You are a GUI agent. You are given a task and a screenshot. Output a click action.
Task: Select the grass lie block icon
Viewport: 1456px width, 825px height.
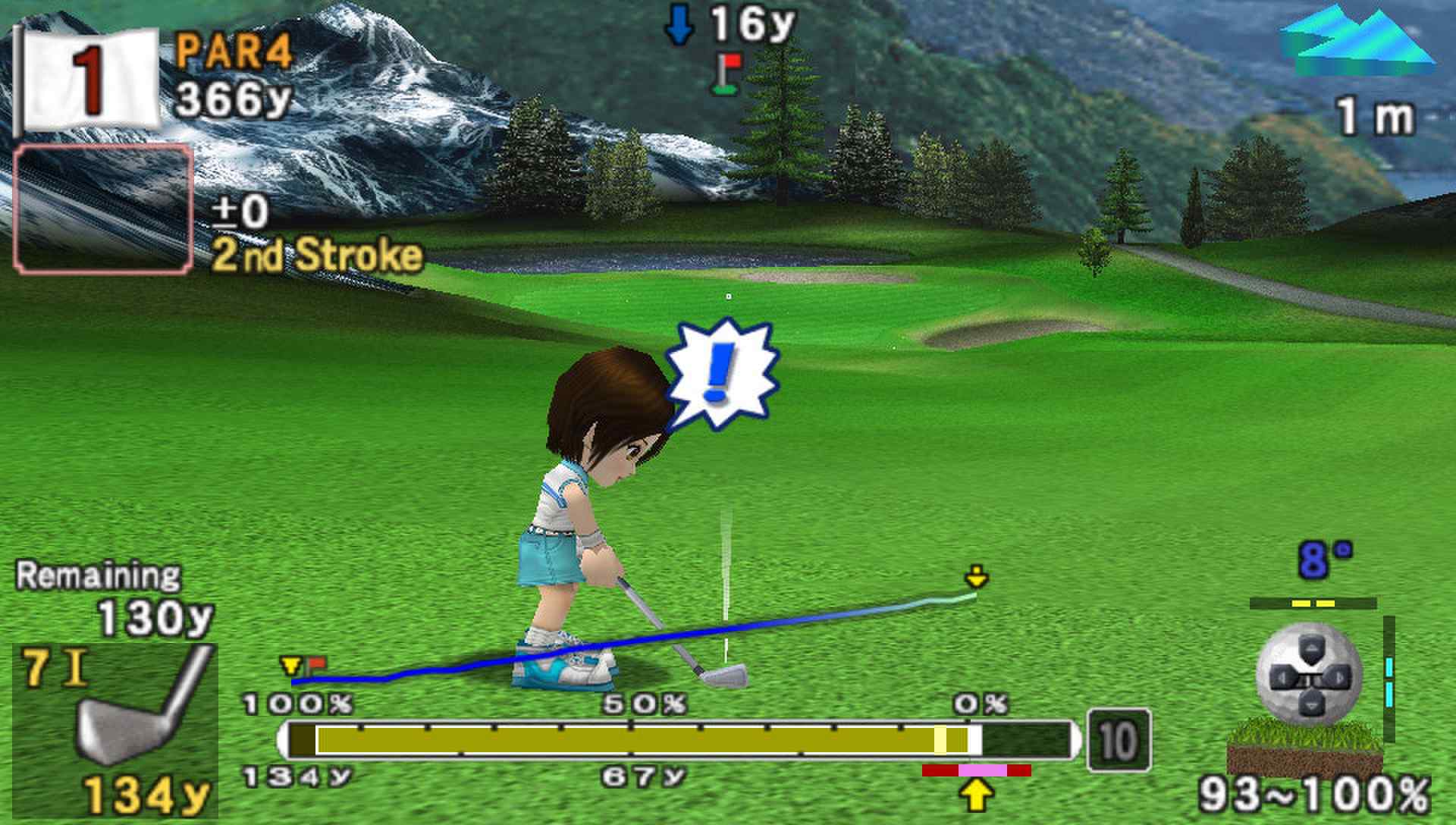click(1304, 746)
